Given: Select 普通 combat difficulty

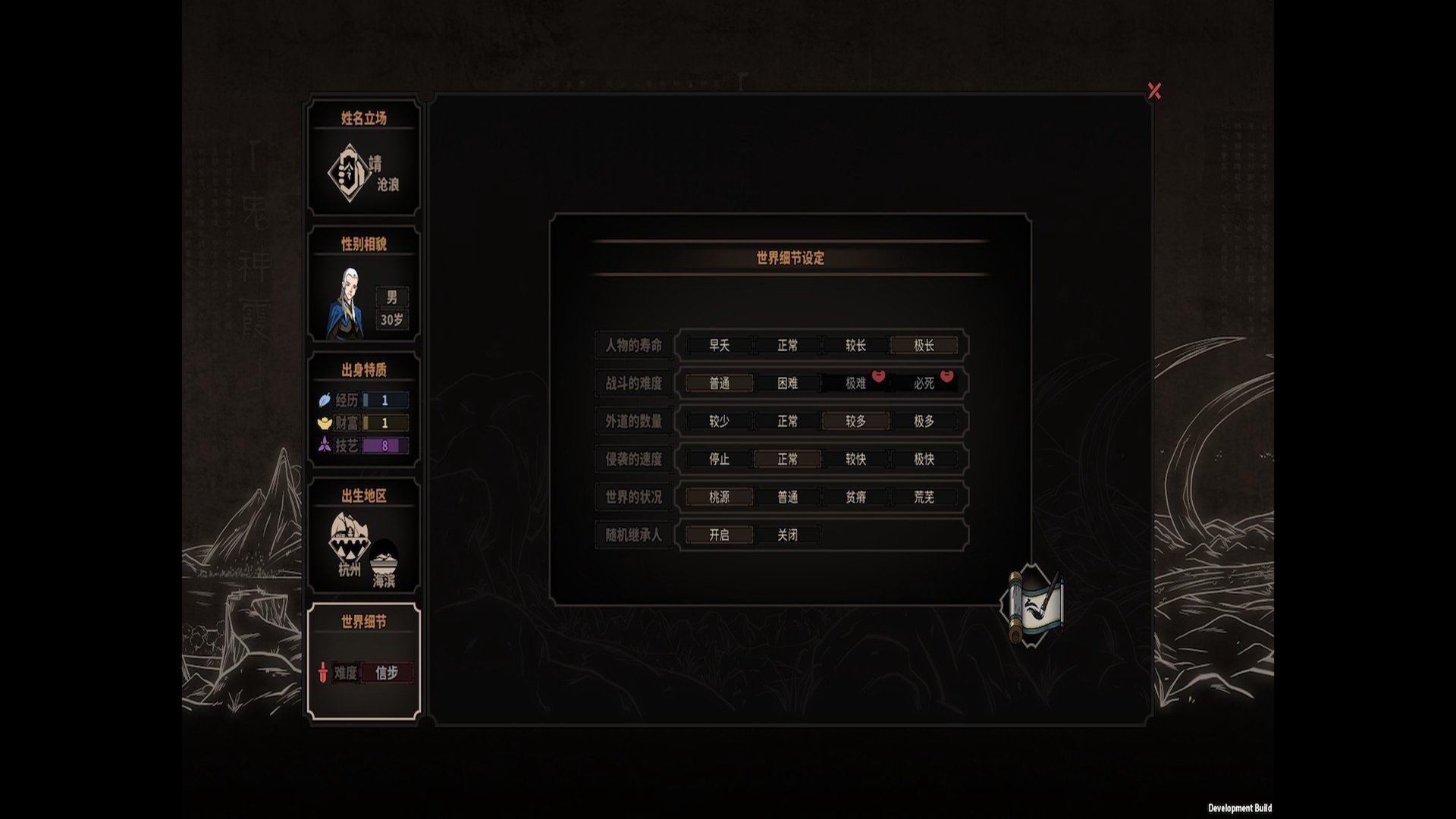Looking at the screenshot, I should pyautogui.click(x=719, y=384).
